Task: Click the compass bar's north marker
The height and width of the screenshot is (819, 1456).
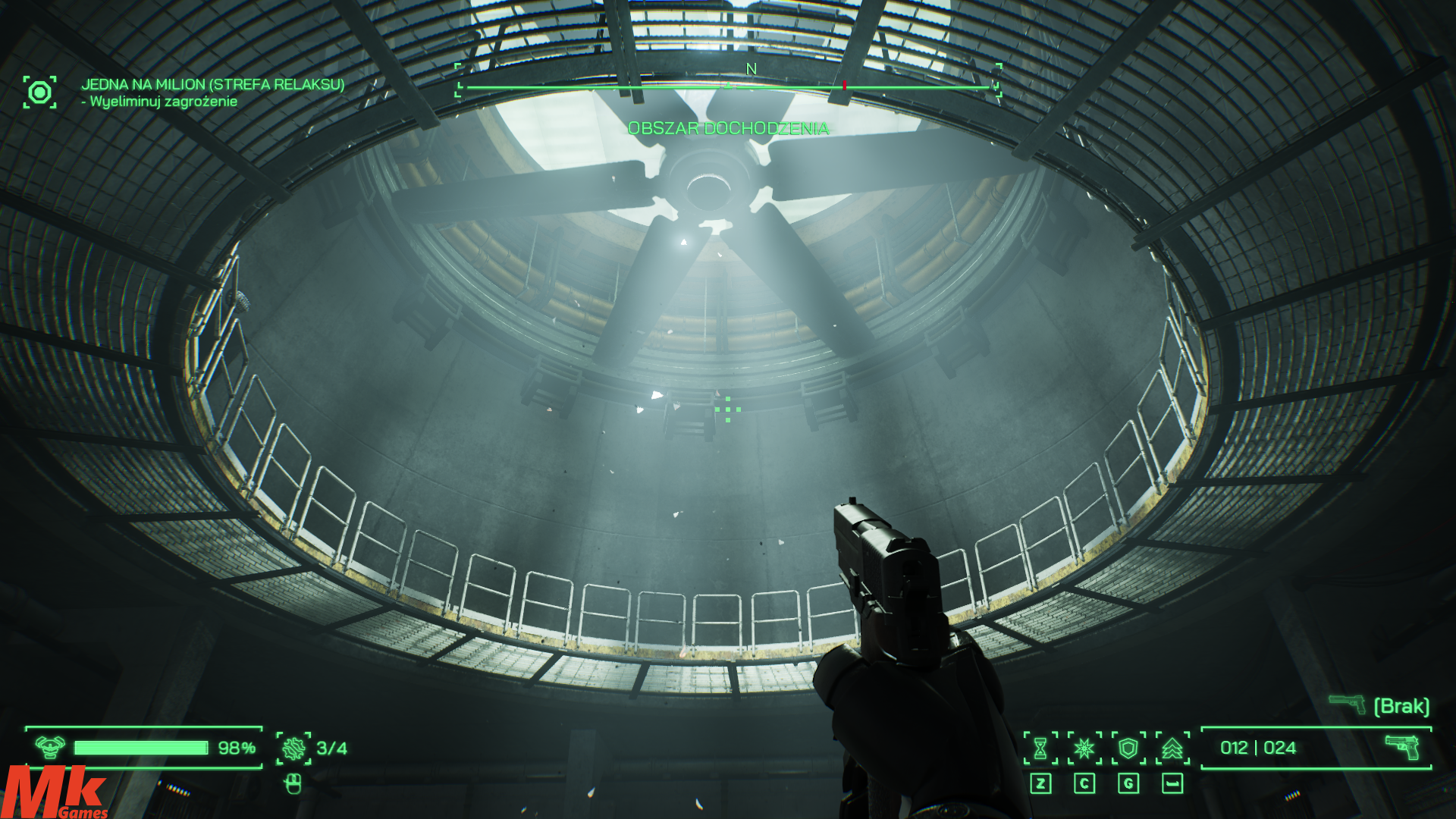Action: point(751,70)
